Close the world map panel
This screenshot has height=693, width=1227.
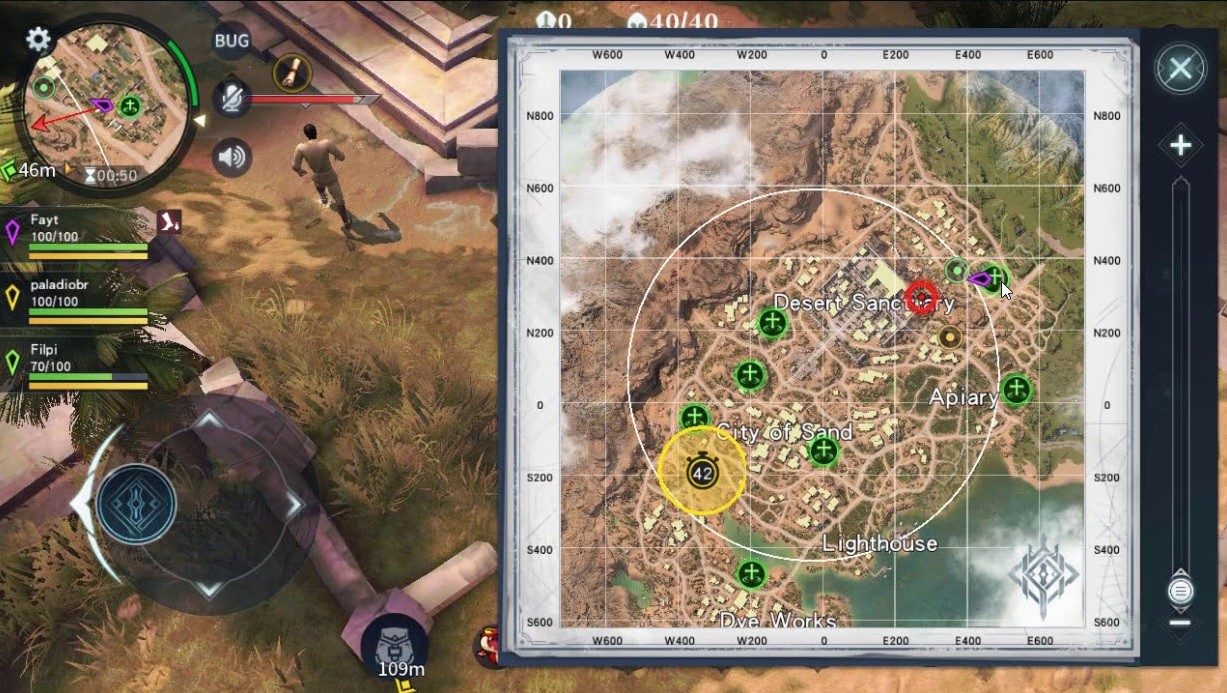[1180, 69]
